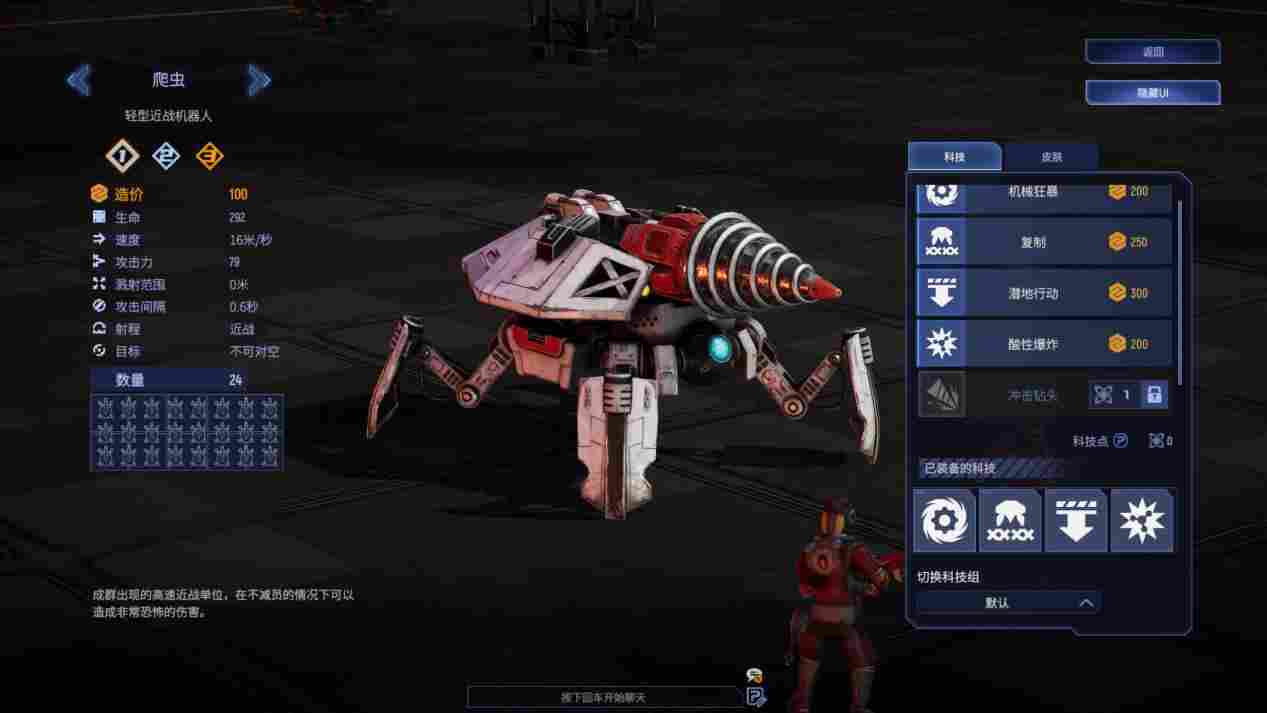Viewport: 1267px width, 713px height.
Task: Click the equipped burrow down-arrow icon
Action: [1076, 521]
